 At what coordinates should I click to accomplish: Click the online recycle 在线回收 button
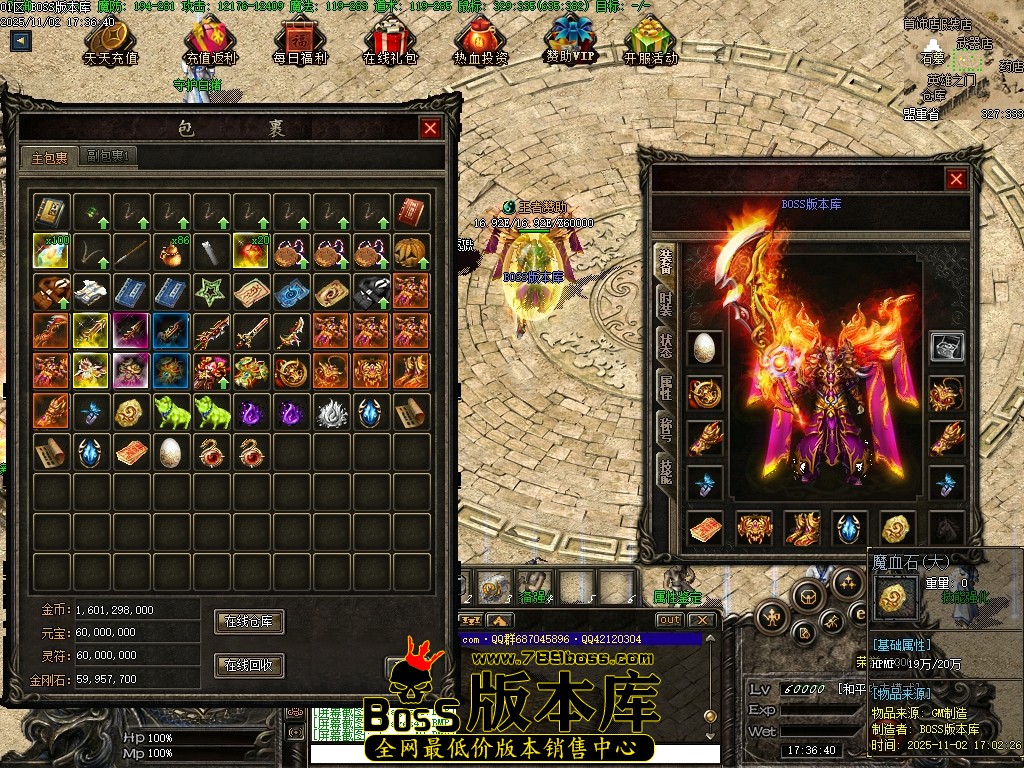tap(250, 665)
